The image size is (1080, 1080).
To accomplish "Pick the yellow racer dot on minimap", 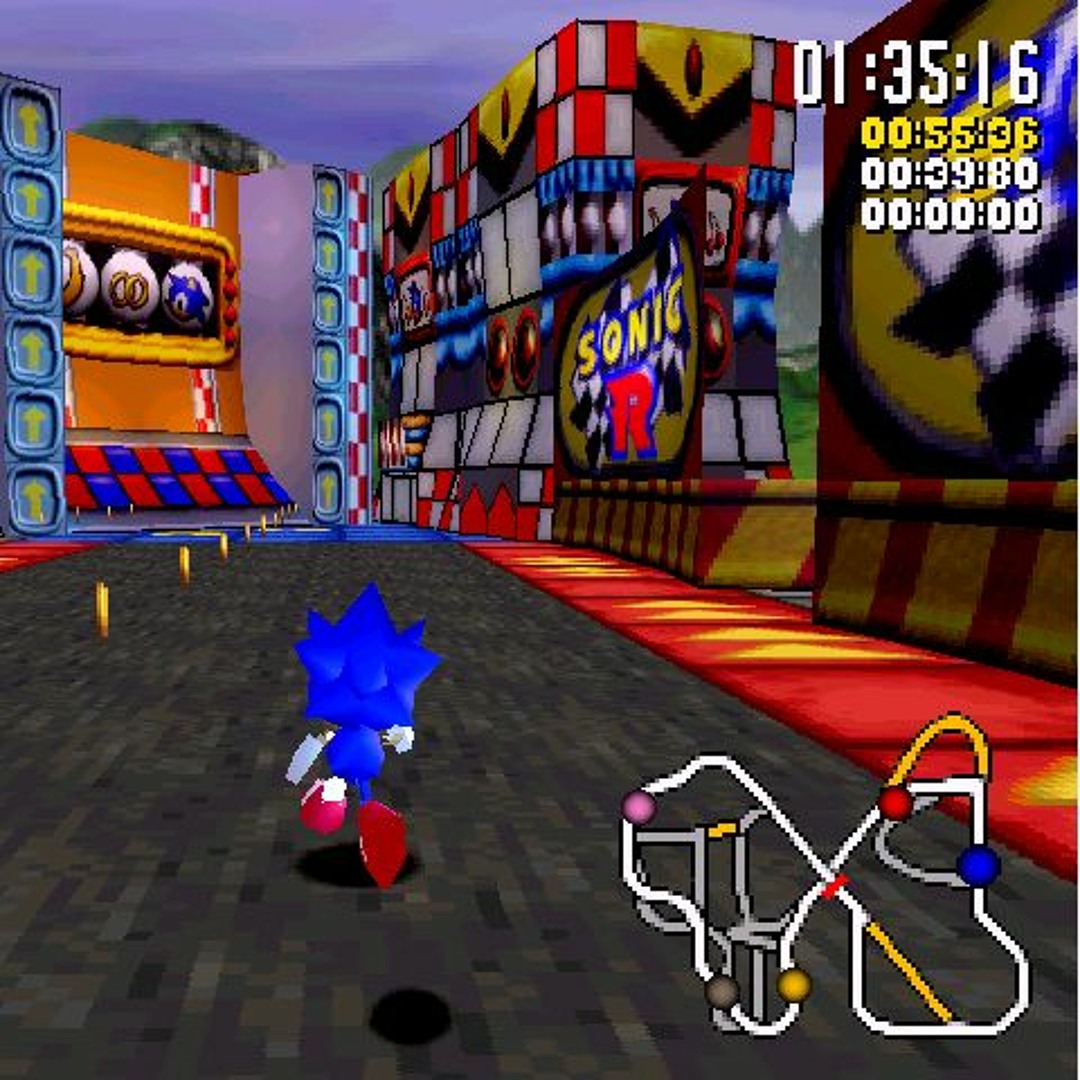I will [794, 986].
